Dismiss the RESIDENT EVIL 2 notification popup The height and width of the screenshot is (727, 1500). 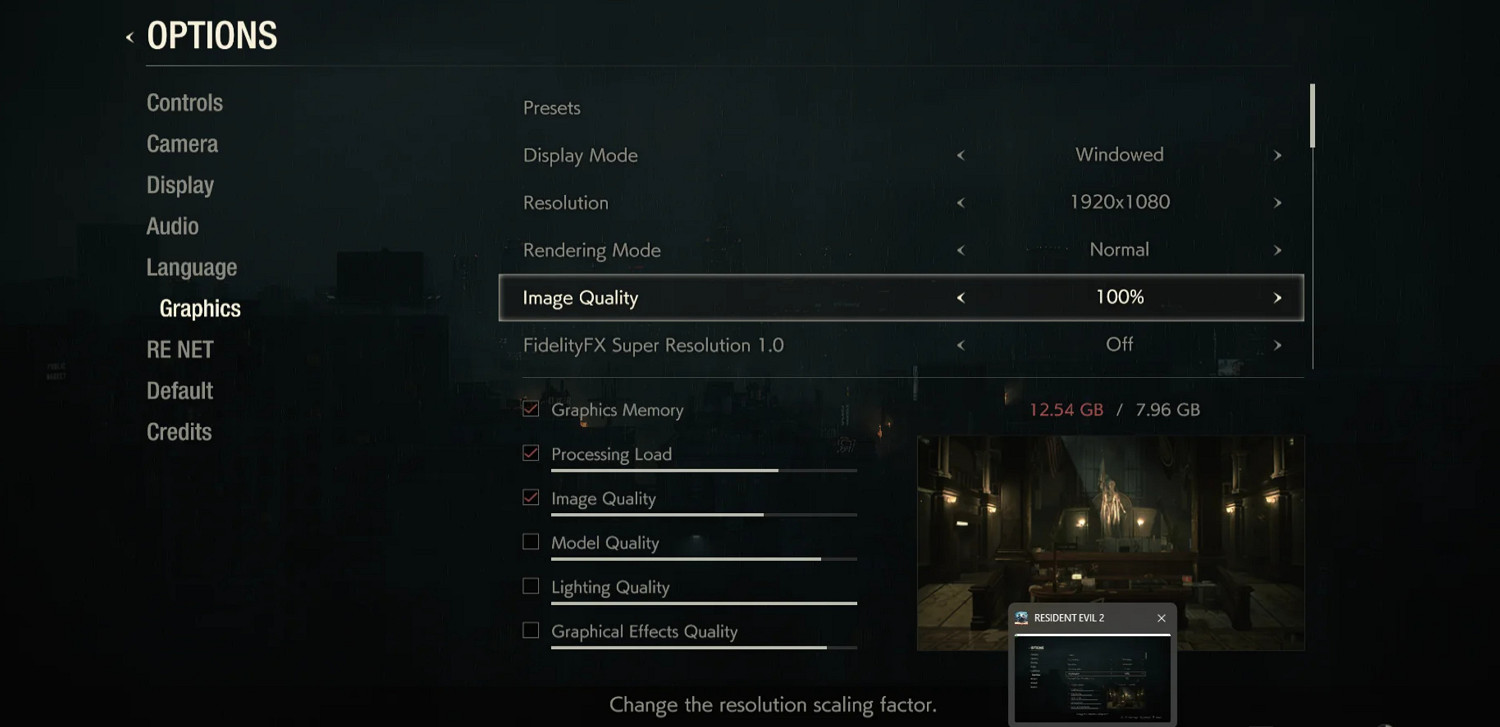(x=1161, y=617)
